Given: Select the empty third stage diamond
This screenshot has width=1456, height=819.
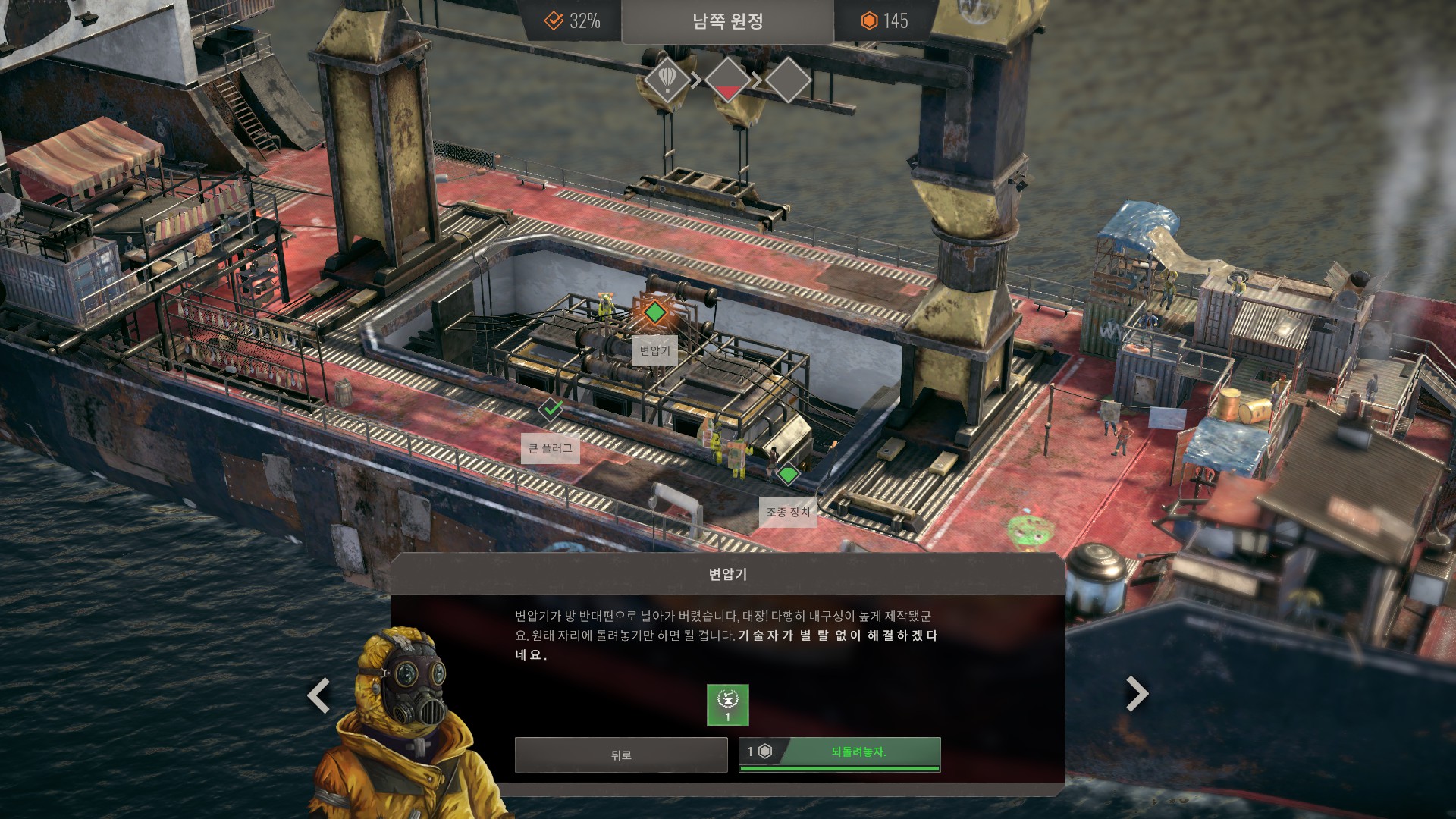Looking at the screenshot, I should 788,80.
